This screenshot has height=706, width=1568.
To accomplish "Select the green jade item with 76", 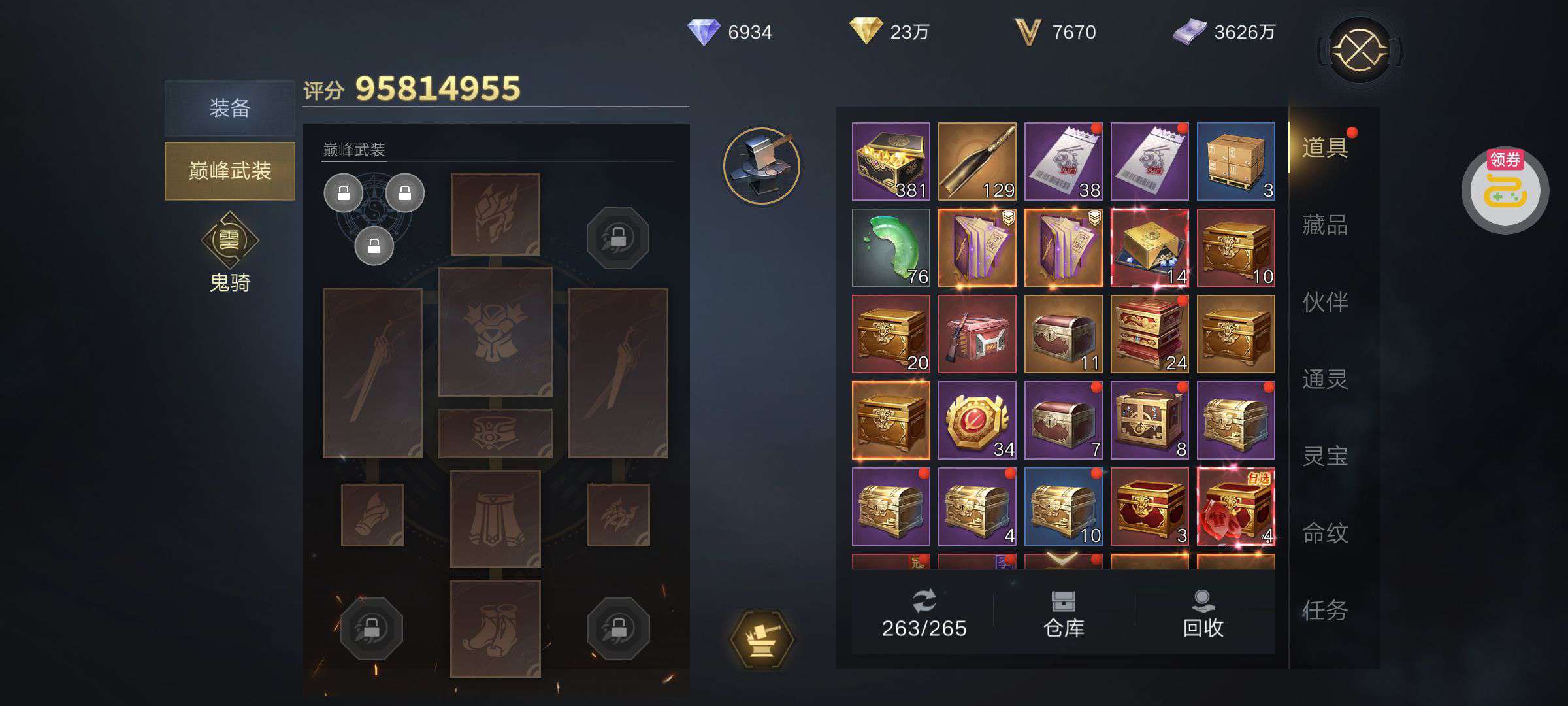I will 890,248.
